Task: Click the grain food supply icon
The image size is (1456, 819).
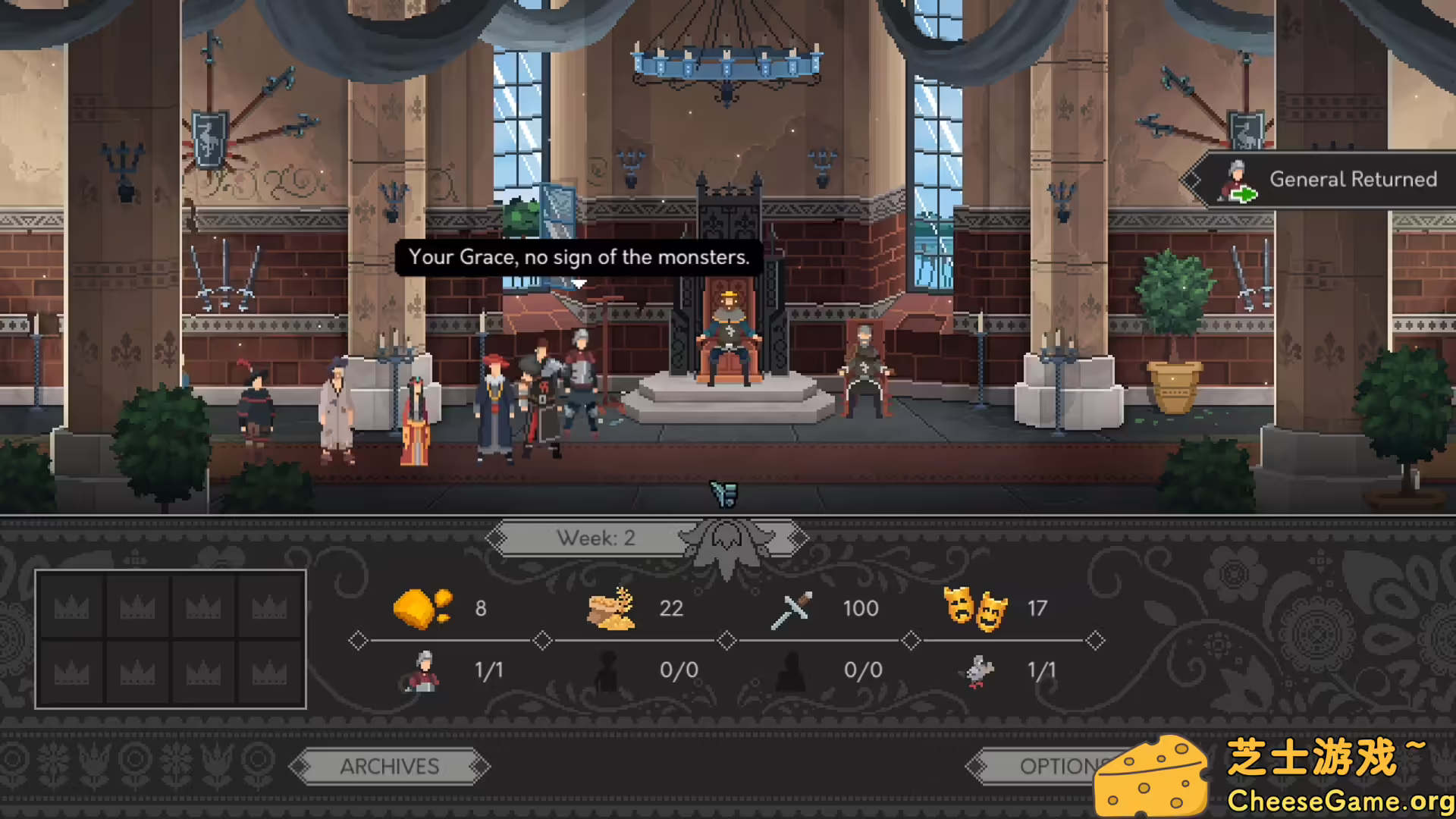Action: (x=611, y=608)
